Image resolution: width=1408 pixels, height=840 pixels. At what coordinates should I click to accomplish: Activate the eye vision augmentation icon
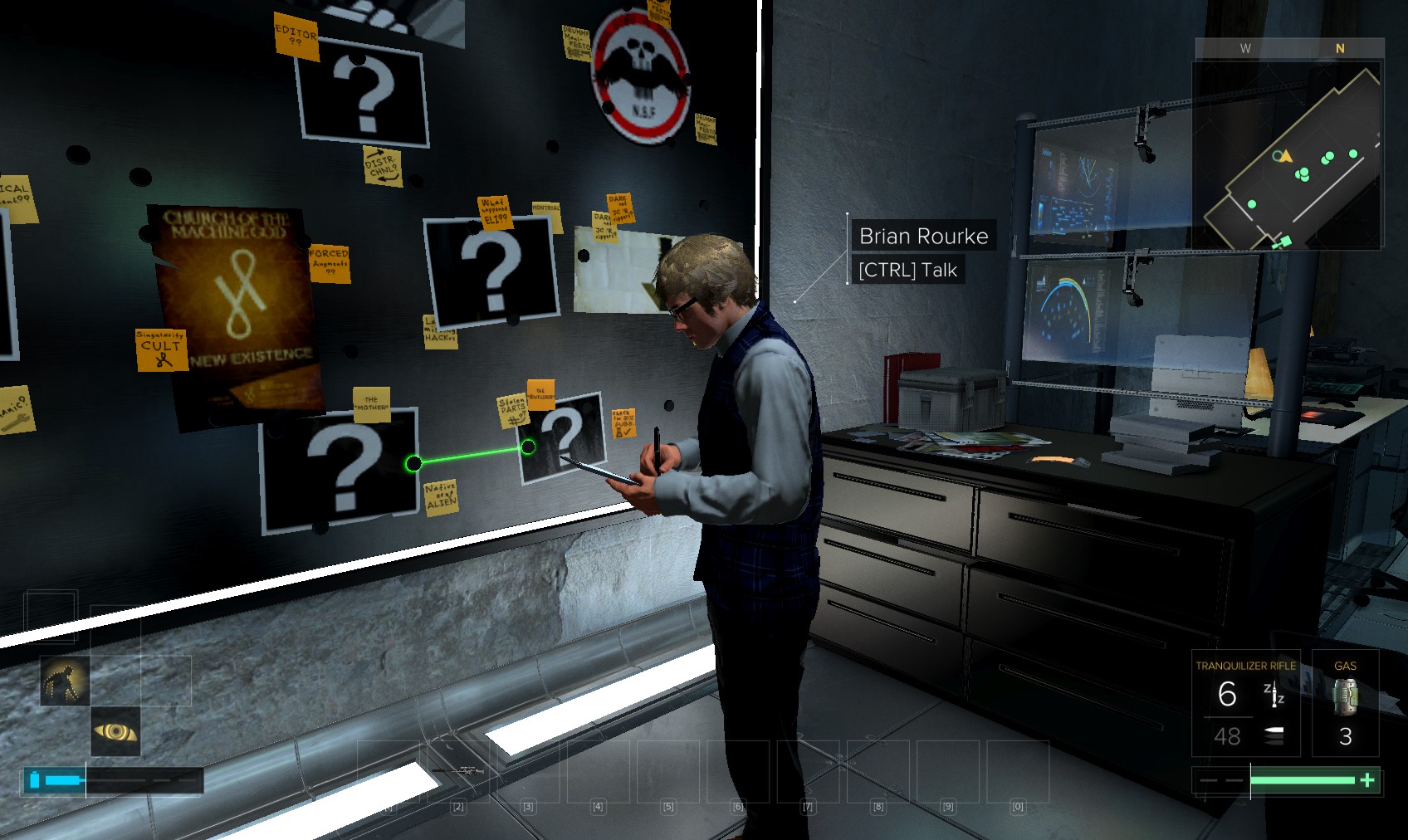[115, 731]
